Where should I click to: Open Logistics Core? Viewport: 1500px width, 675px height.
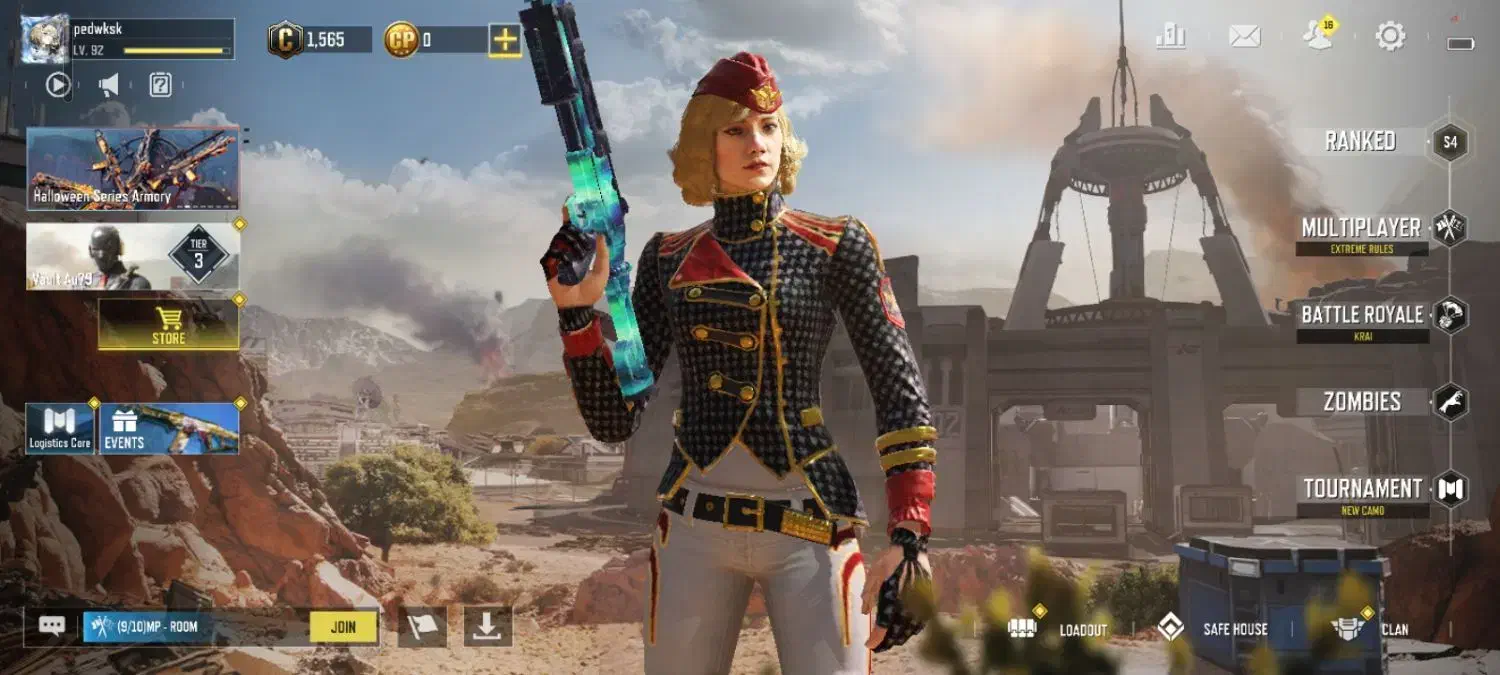click(60, 428)
